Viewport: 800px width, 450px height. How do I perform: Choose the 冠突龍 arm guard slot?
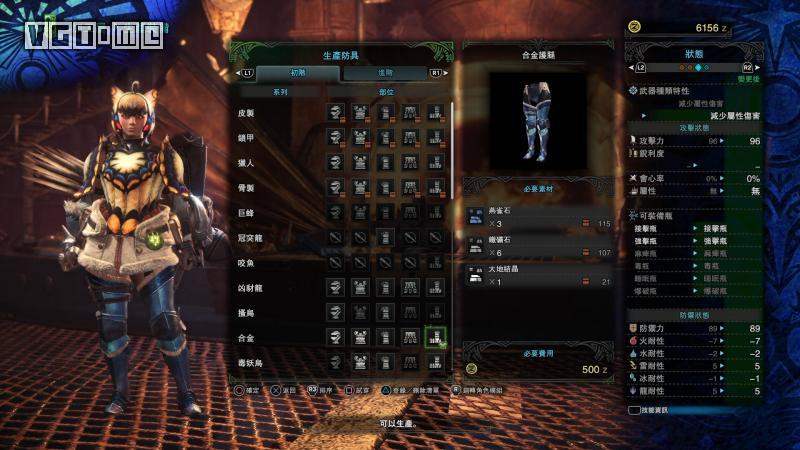coord(385,237)
